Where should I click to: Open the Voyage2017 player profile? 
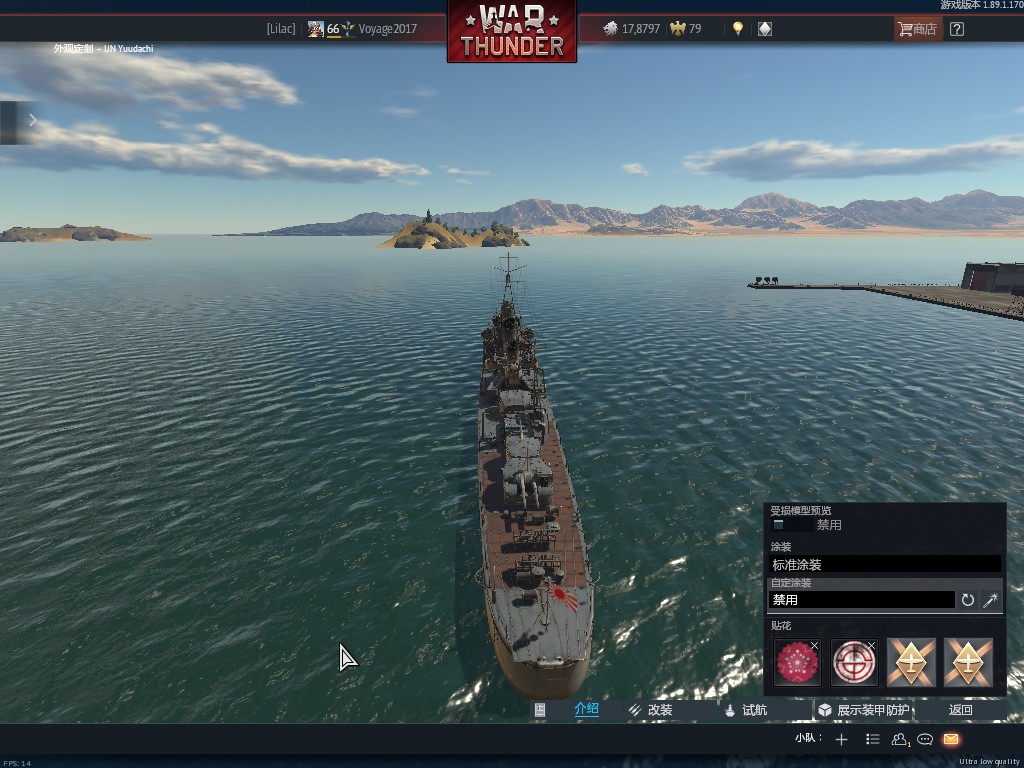(387, 29)
